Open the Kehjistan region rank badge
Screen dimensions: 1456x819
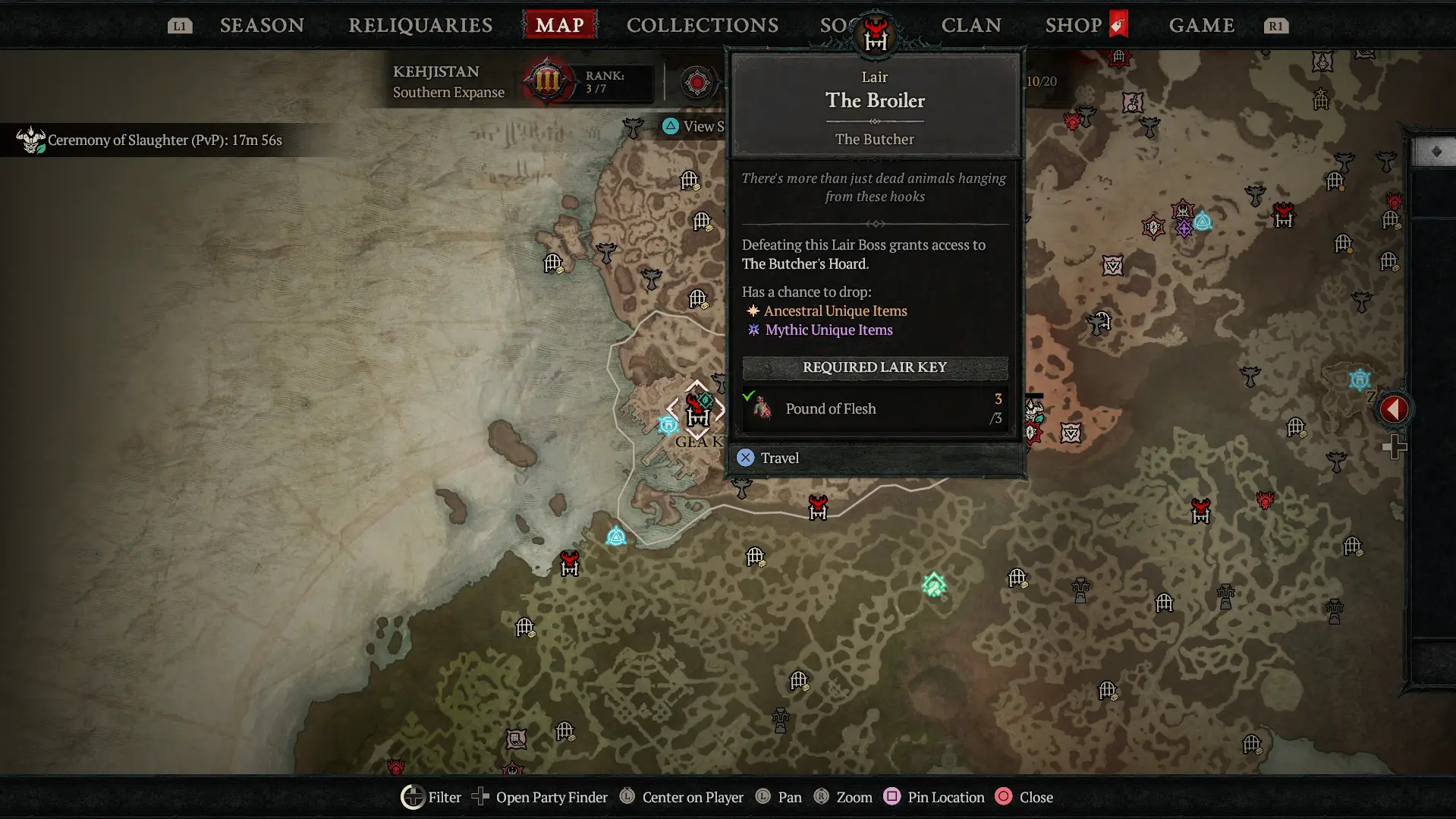coord(546,81)
